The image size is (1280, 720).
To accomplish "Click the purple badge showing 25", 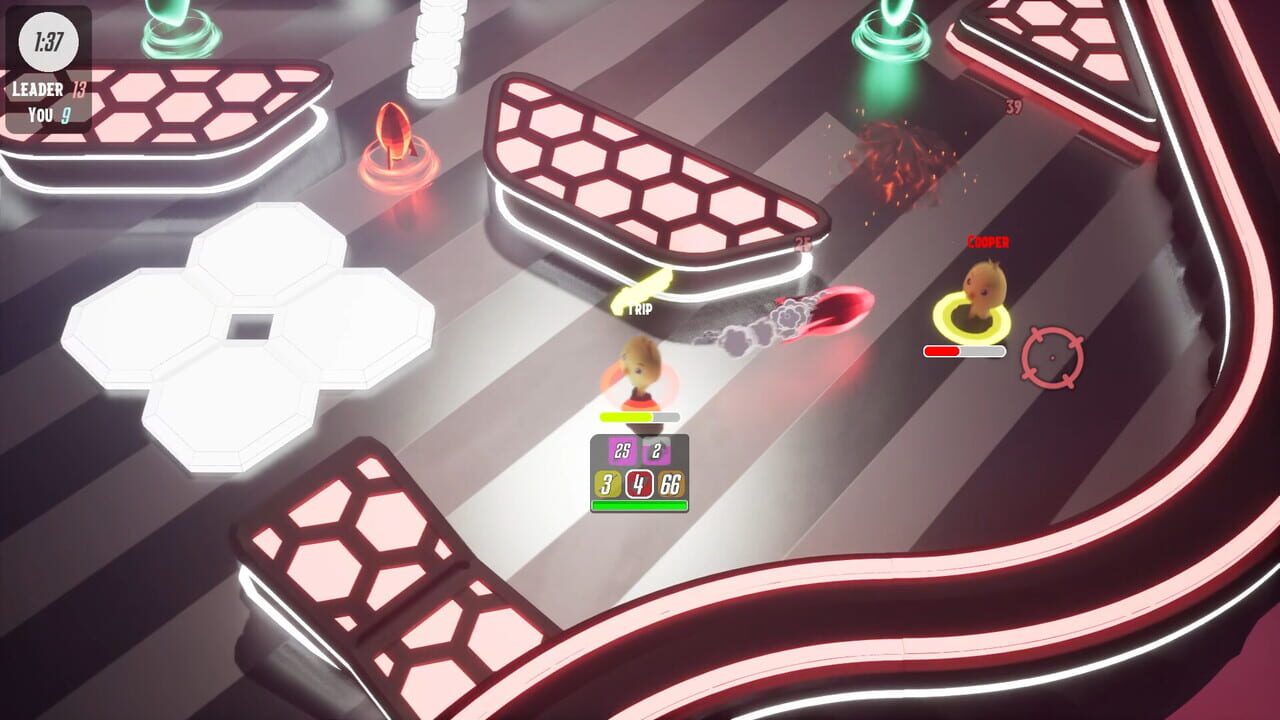I will (x=621, y=452).
